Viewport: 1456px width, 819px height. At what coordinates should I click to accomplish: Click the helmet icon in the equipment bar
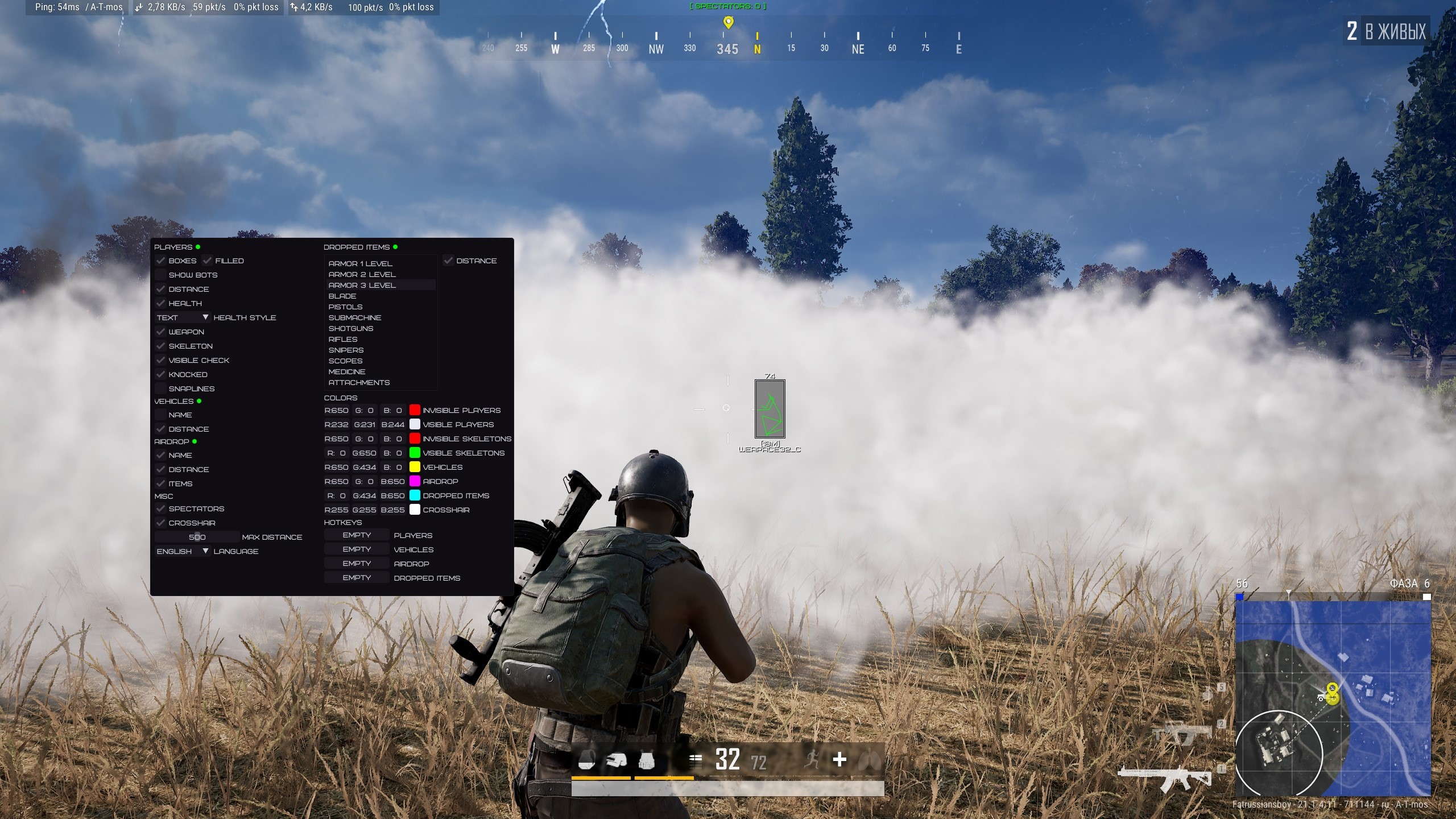click(x=616, y=760)
